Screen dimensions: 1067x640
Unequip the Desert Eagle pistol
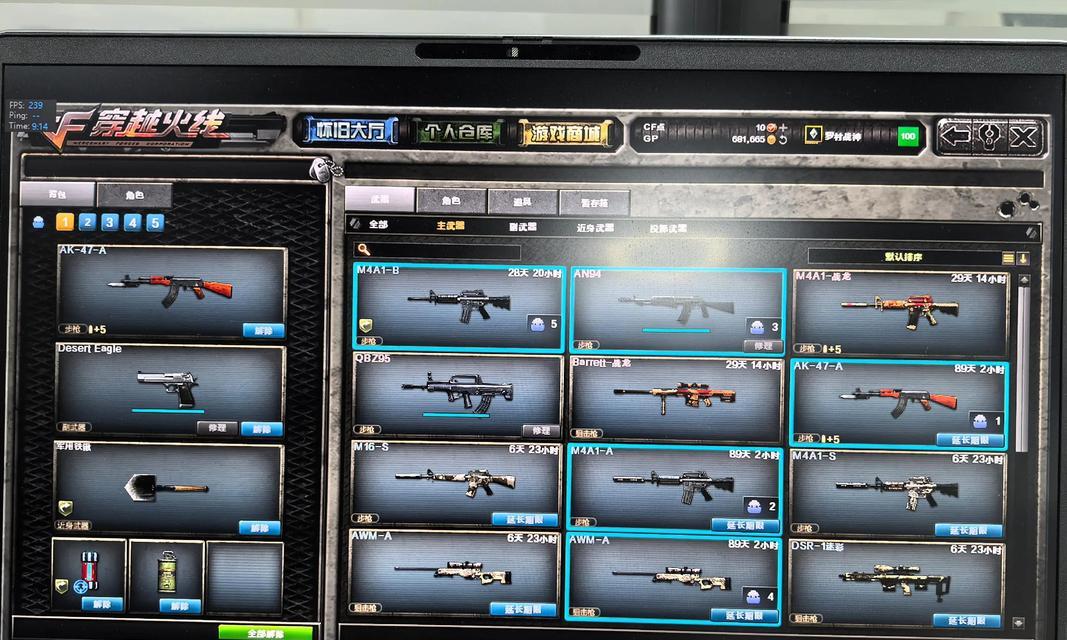point(262,429)
